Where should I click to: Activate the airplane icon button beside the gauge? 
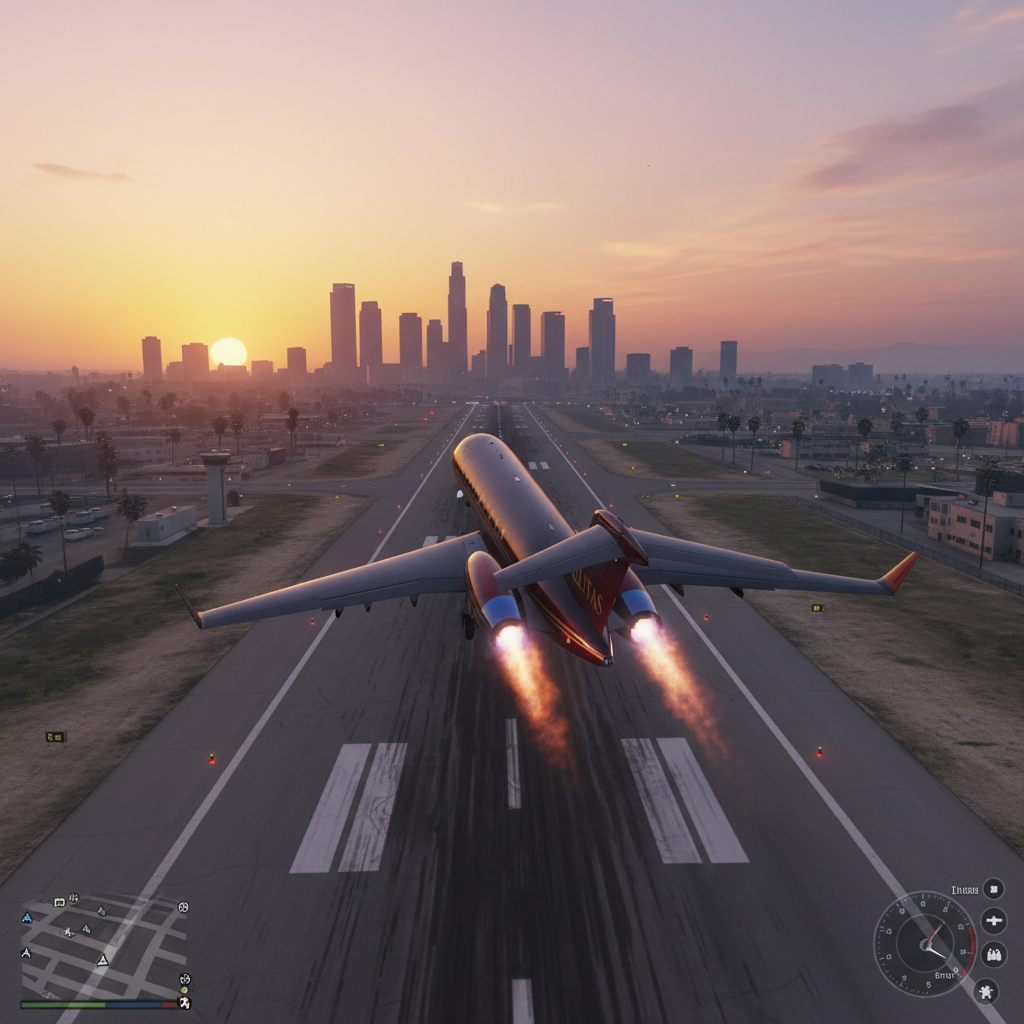[993, 920]
